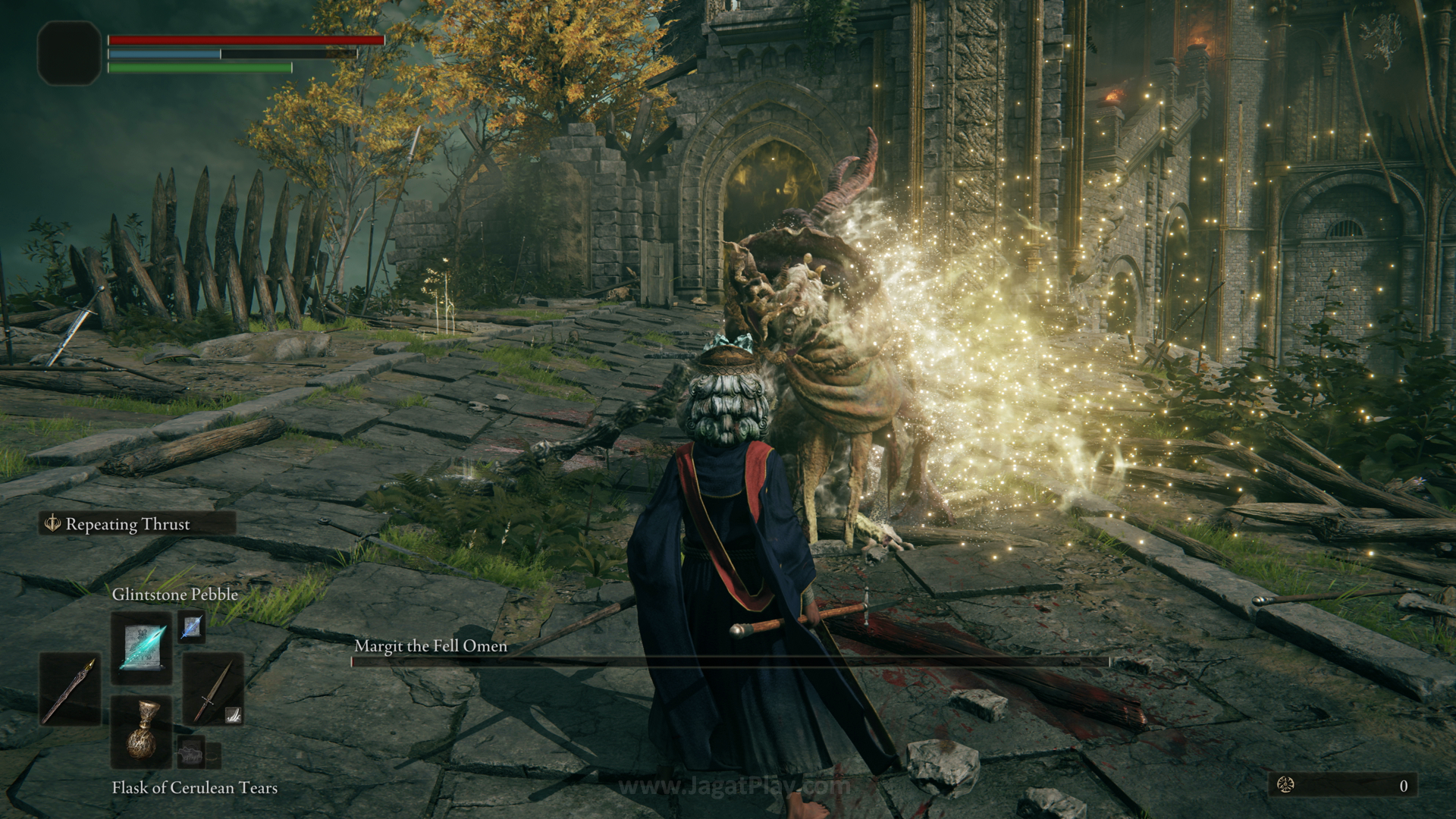Click the glintstone staff weapon slot
This screenshot has width=1456, height=819.
tap(70, 690)
